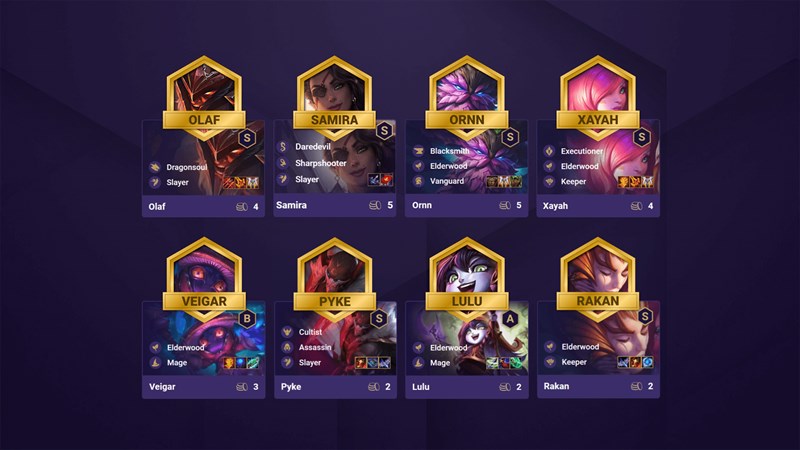Select Xayah's Executioner trait
This screenshot has width=800, height=450.
pos(581,151)
